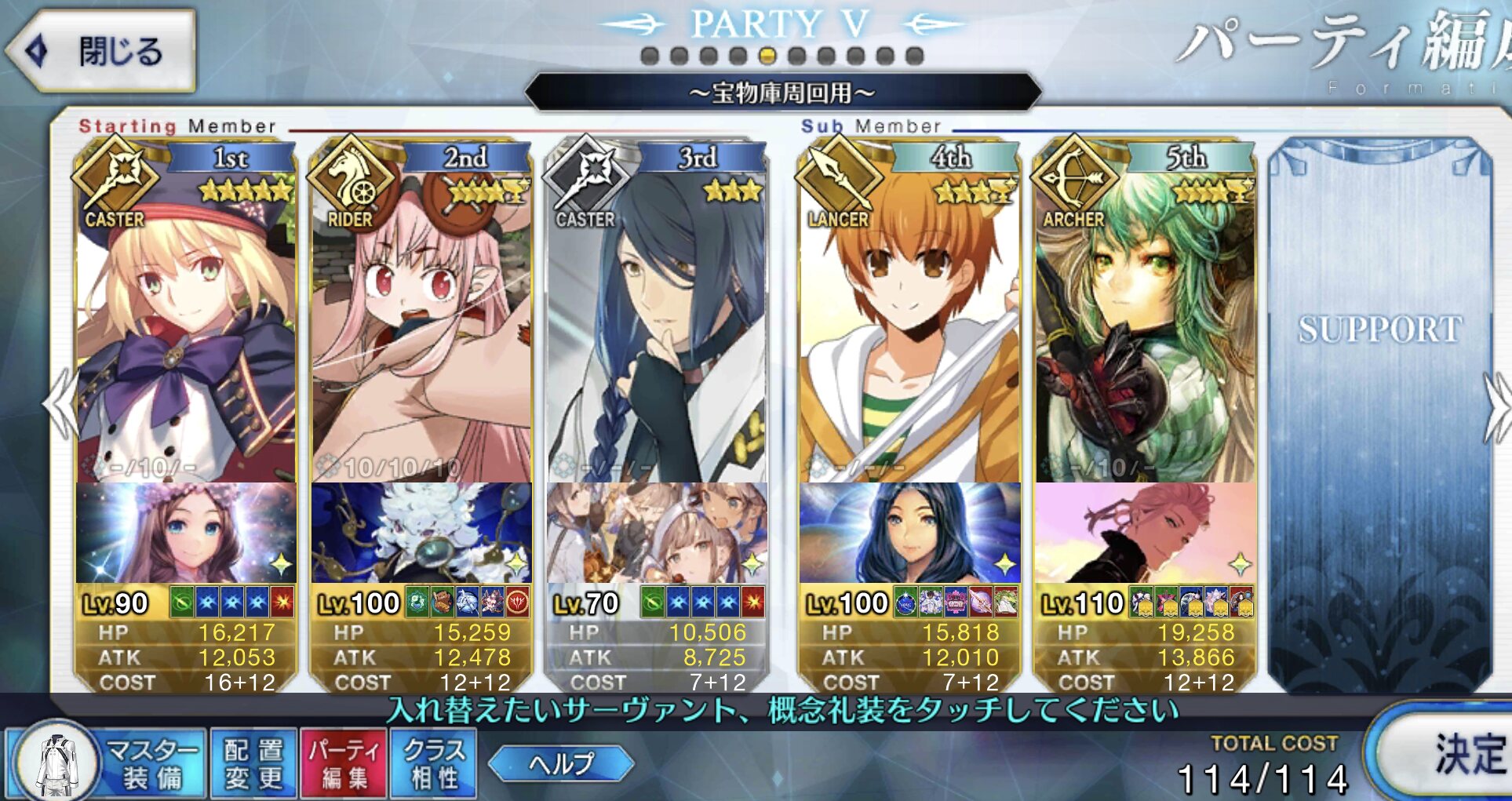1512x801 pixels.
Task: Show the クラス相性 class affinity chart
Action: pos(434,763)
